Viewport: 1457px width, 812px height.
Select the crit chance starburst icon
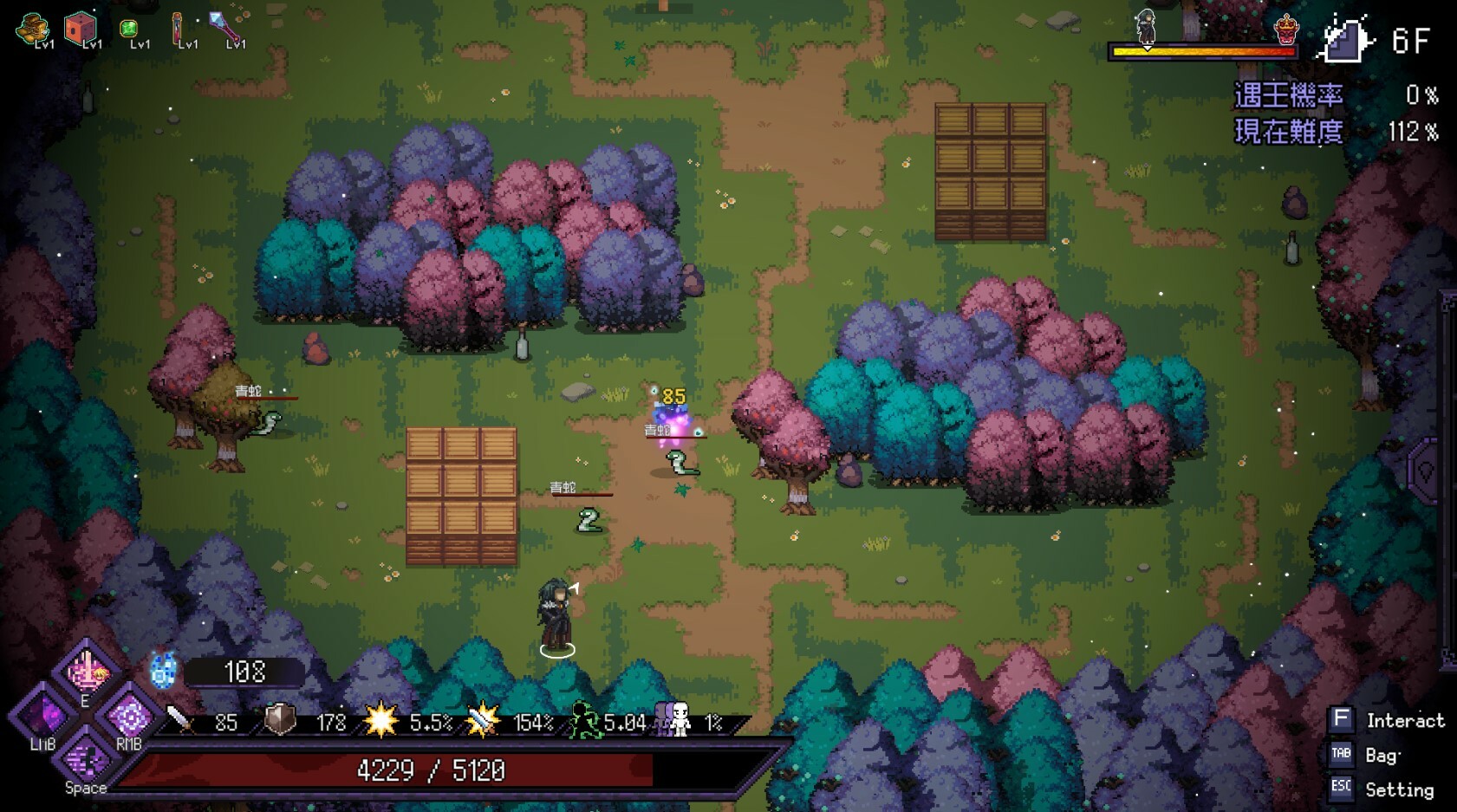click(382, 719)
